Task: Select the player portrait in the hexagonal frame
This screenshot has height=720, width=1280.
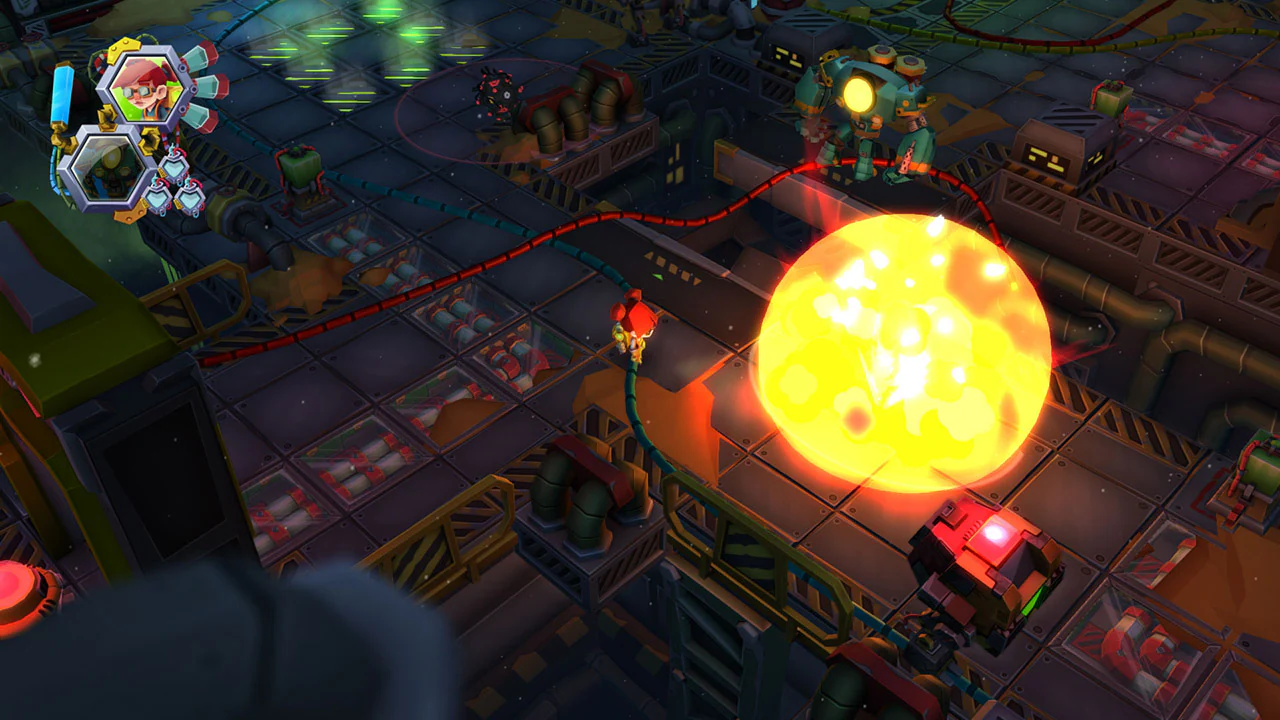Action: [x=146, y=90]
